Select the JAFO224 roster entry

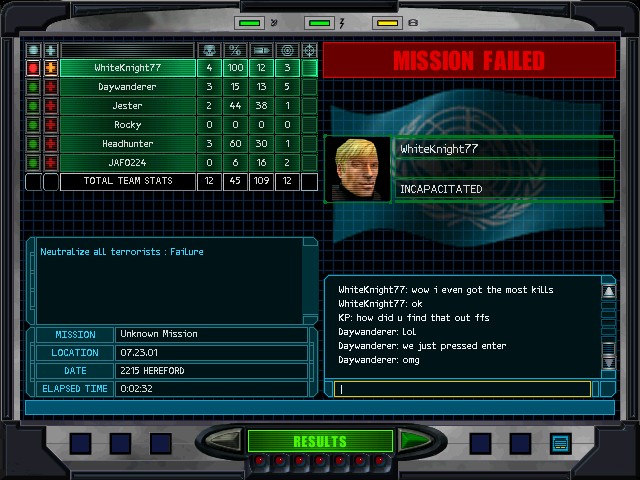coord(127,163)
